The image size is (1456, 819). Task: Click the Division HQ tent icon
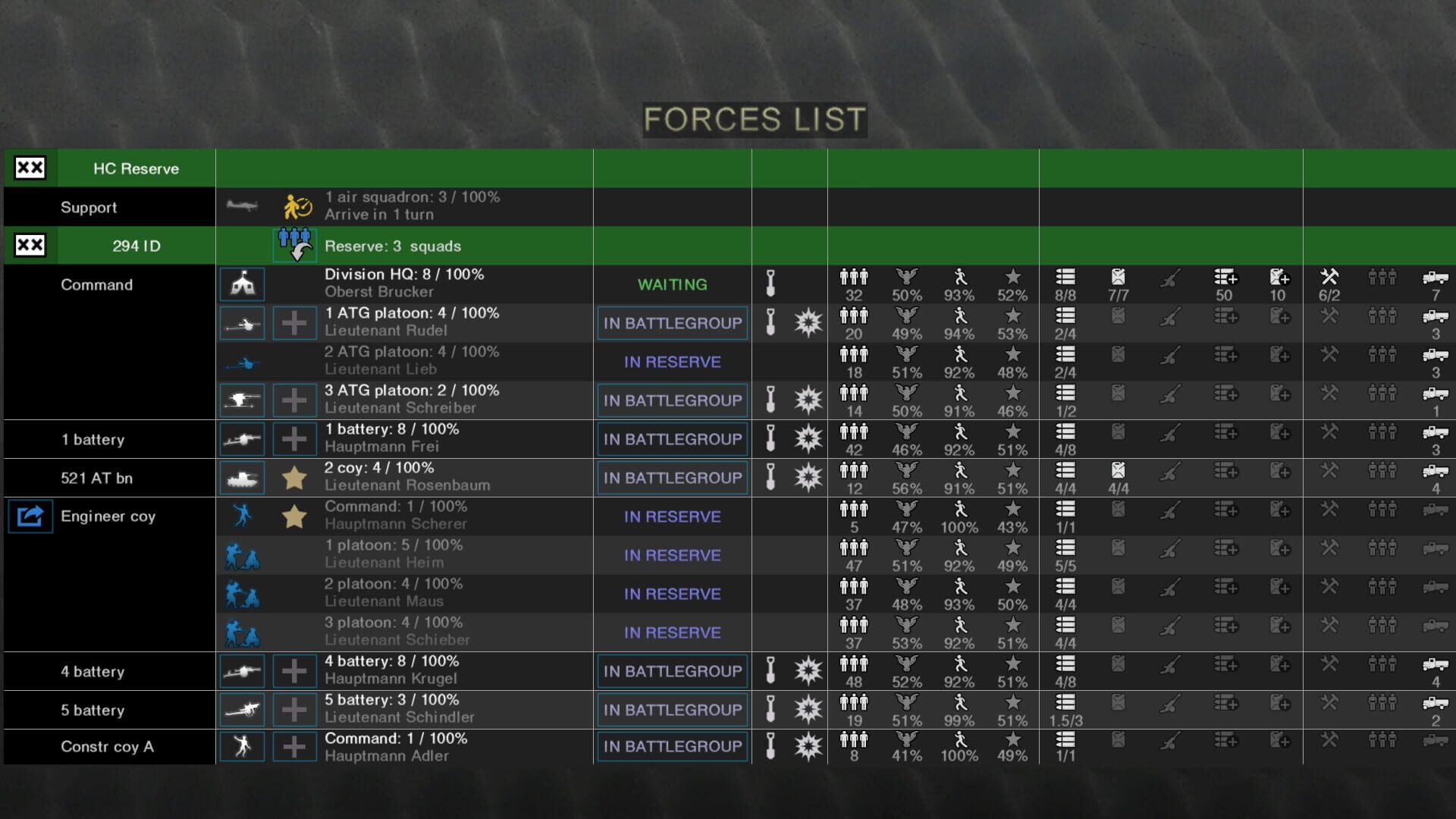click(242, 284)
